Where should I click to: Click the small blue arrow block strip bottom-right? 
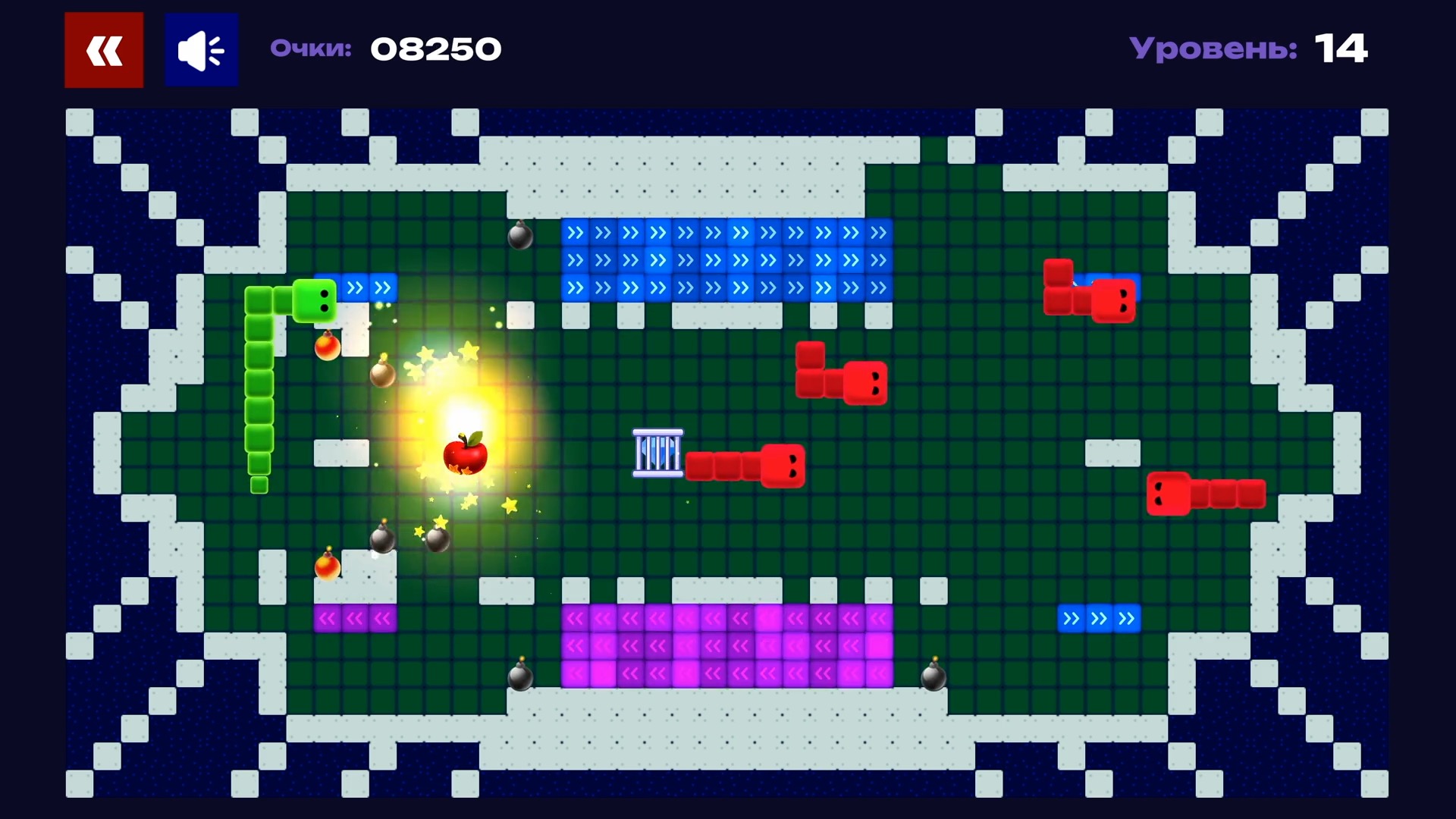tap(1099, 619)
